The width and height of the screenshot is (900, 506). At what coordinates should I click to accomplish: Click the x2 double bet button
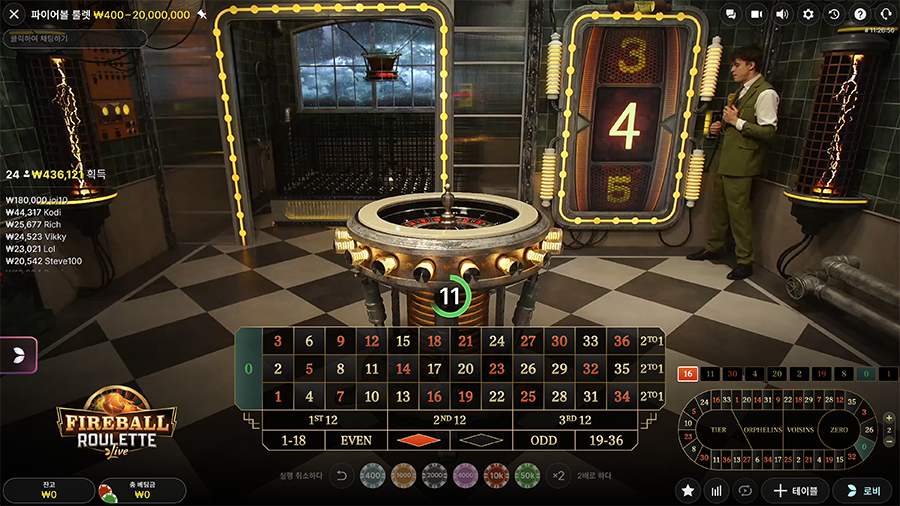coord(558,475)
